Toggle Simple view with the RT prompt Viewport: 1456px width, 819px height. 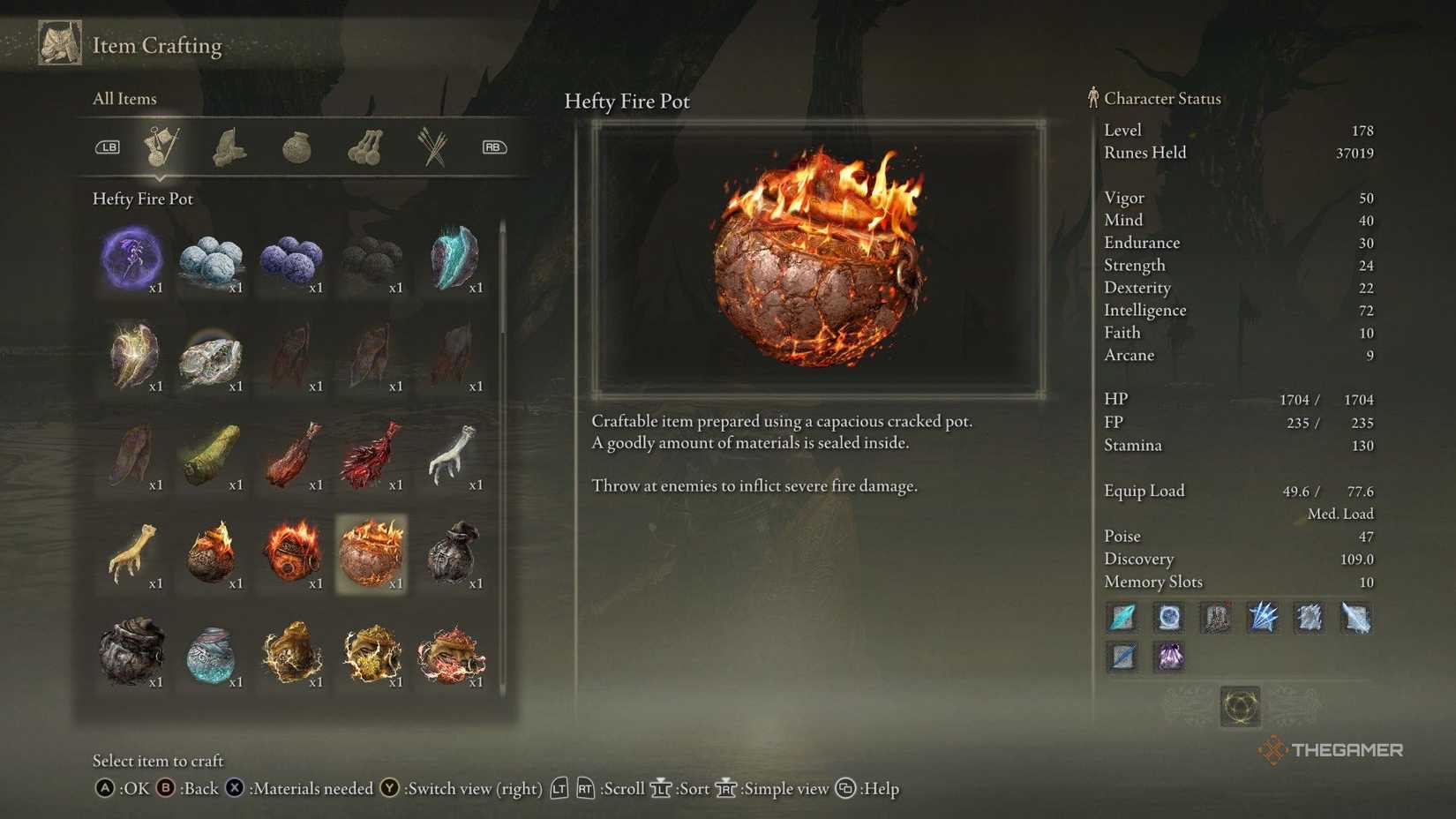725,790
